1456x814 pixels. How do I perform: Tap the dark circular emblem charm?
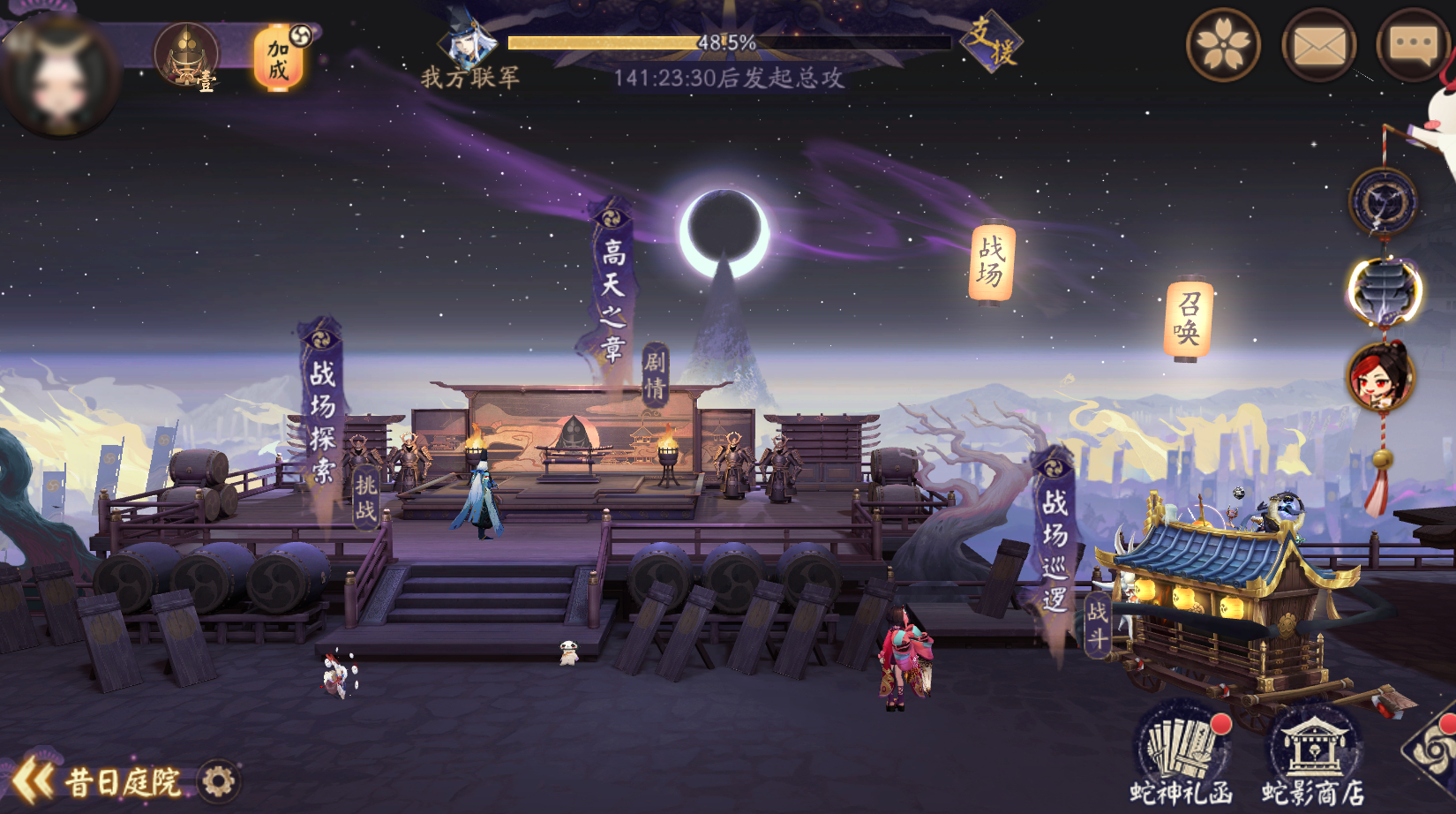(x=1383, y=202)
